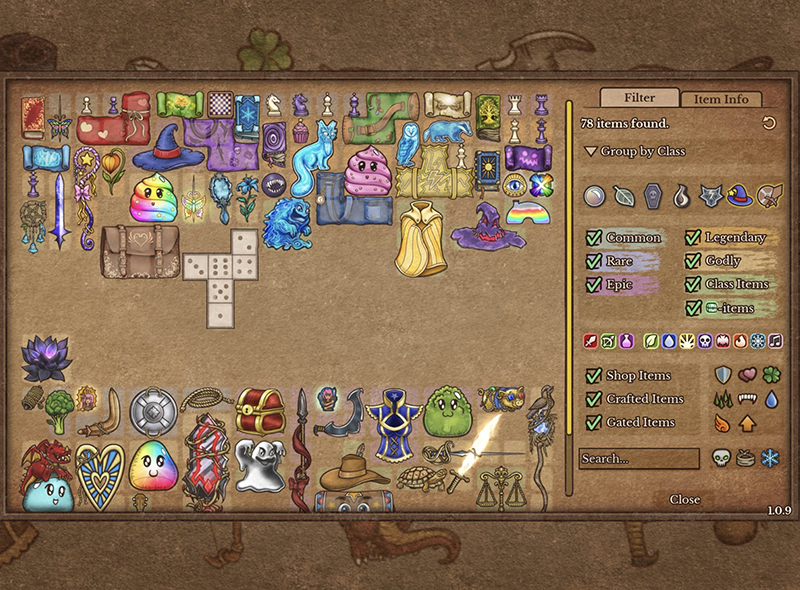
Task: Close the item browser panel
Action: pos(685,499)
